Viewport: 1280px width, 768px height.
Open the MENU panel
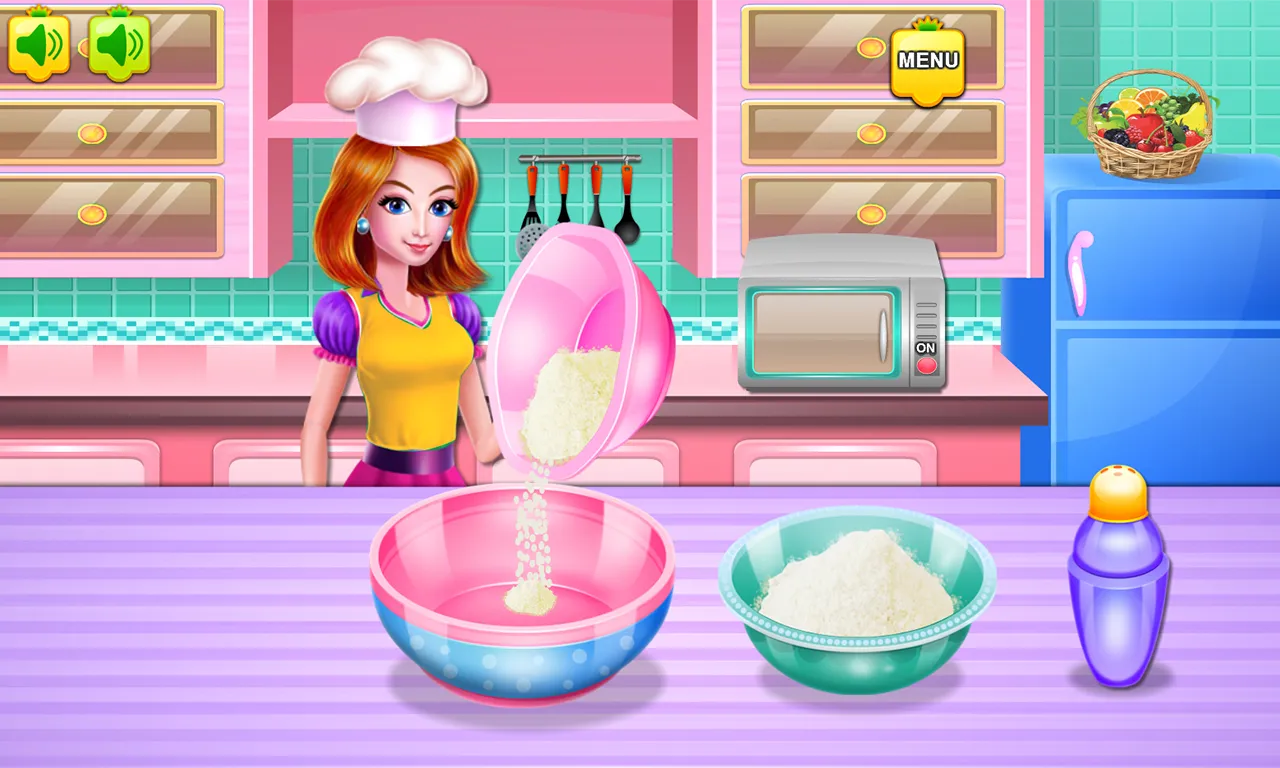point(926,62)
